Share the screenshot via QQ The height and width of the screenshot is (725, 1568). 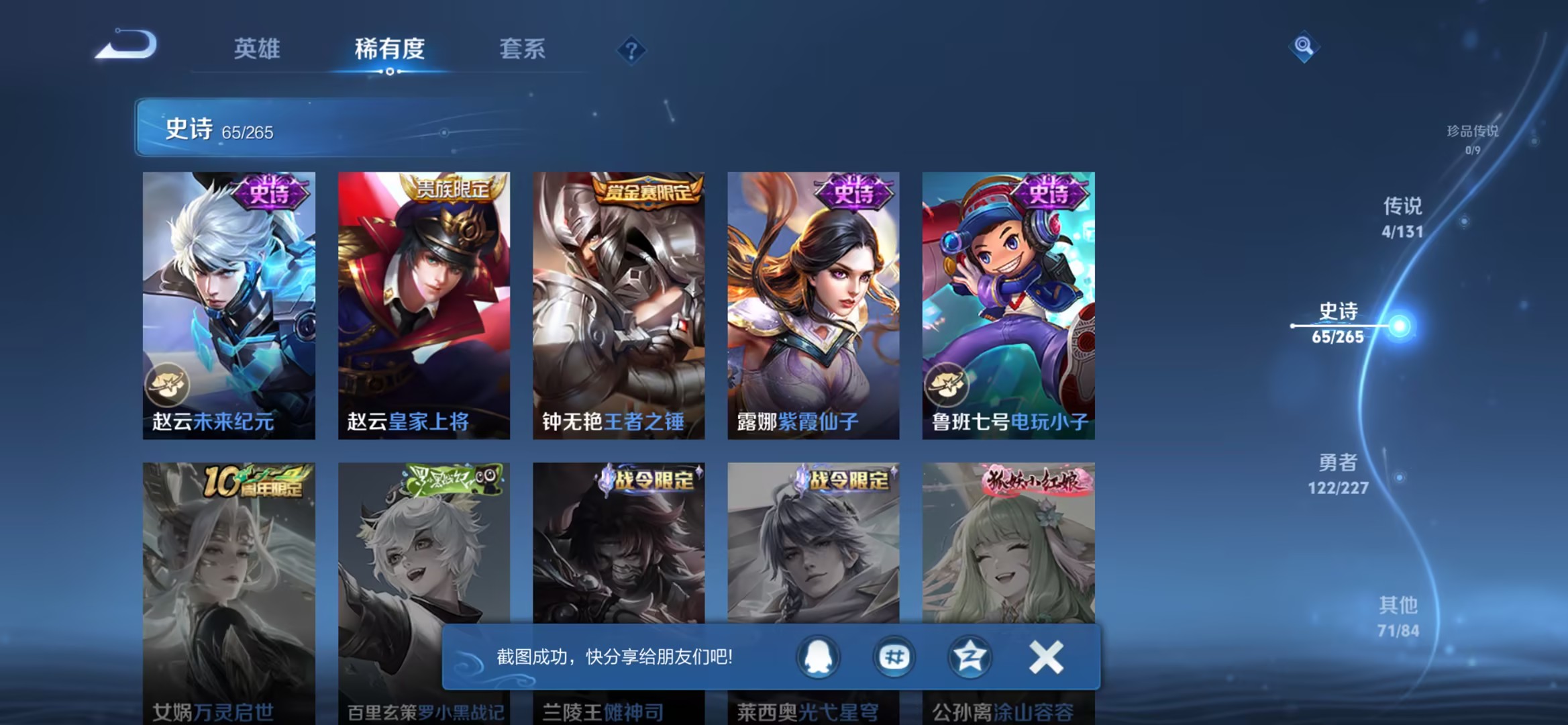[818, 657]
